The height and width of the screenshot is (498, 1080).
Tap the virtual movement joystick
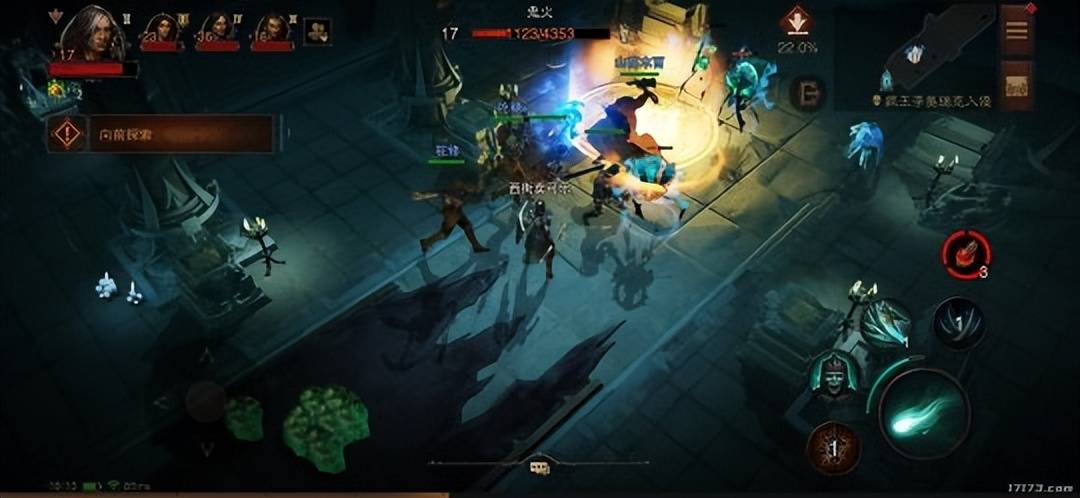pyautogui.click(x=205, y=402)
